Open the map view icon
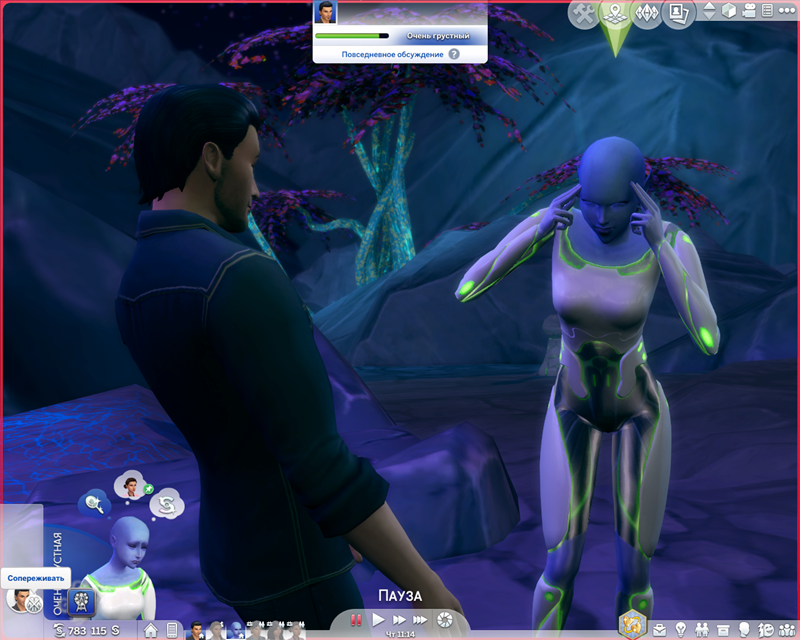 (615, 14)
